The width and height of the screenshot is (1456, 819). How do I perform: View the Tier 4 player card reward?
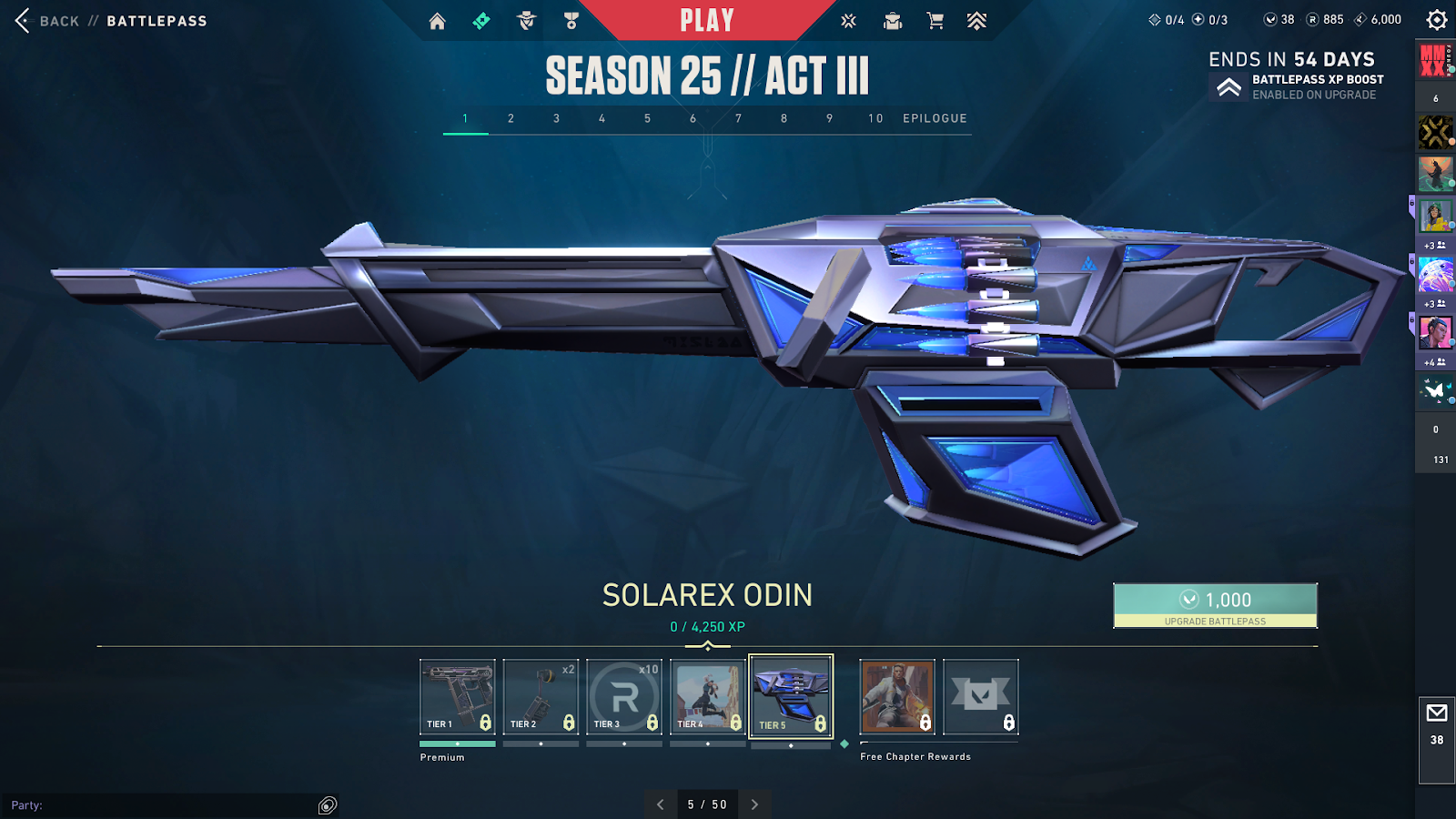[x=708, y=697]
